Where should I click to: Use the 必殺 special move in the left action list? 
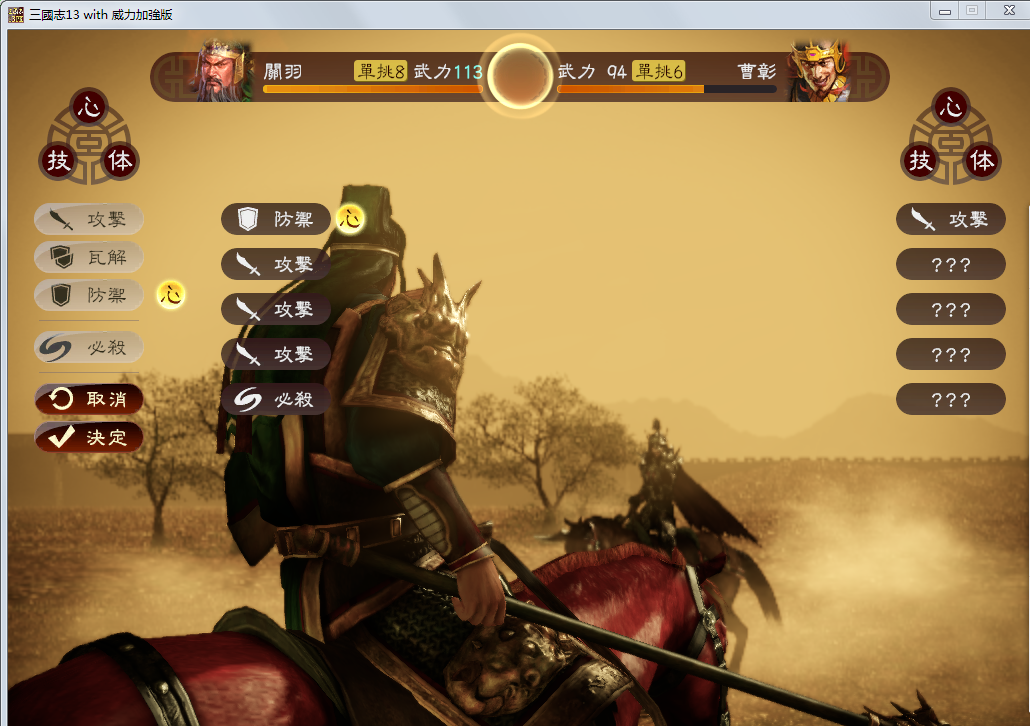(89, 347)
